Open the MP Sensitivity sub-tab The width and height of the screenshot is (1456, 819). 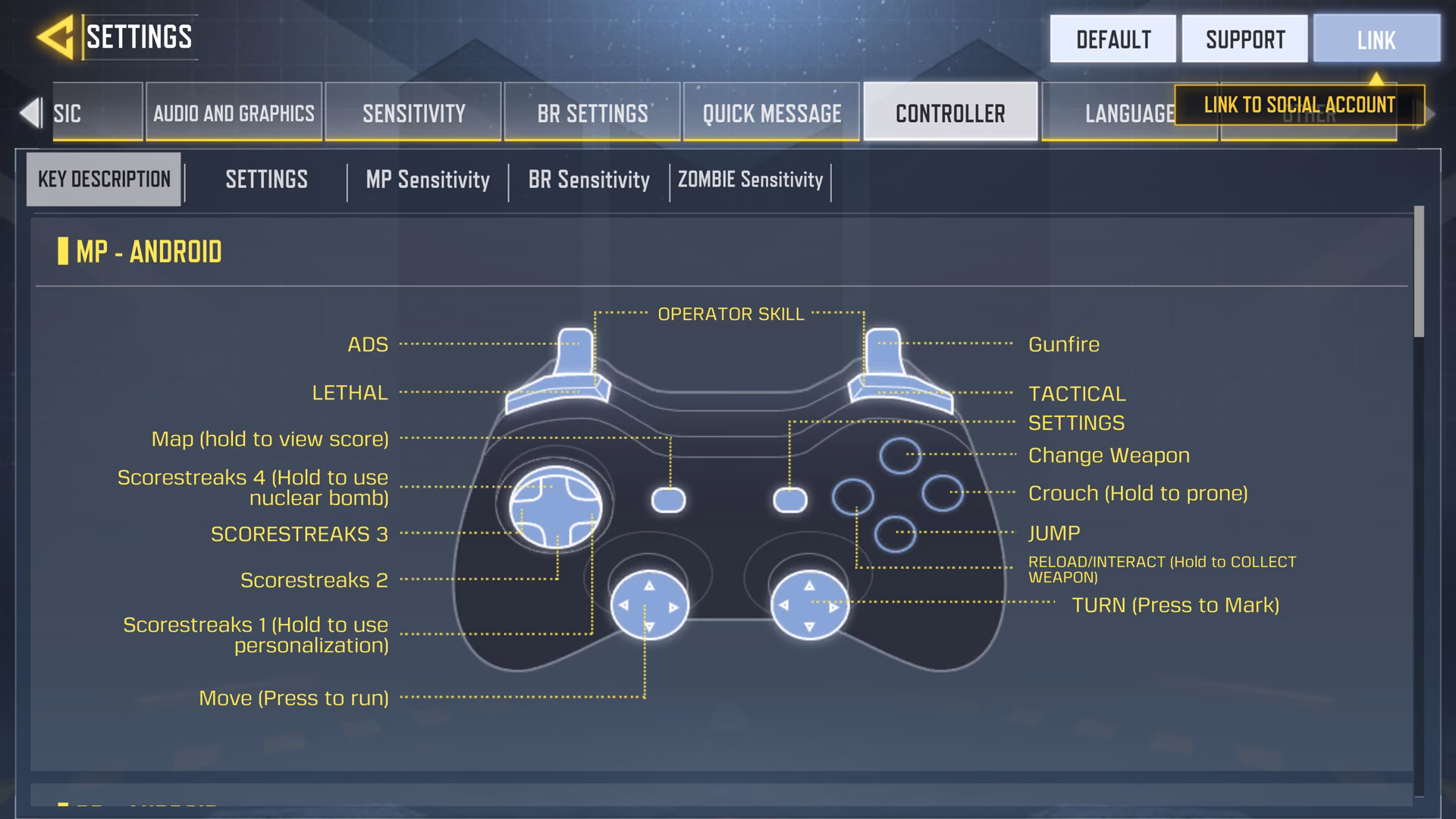pos(428,180)
